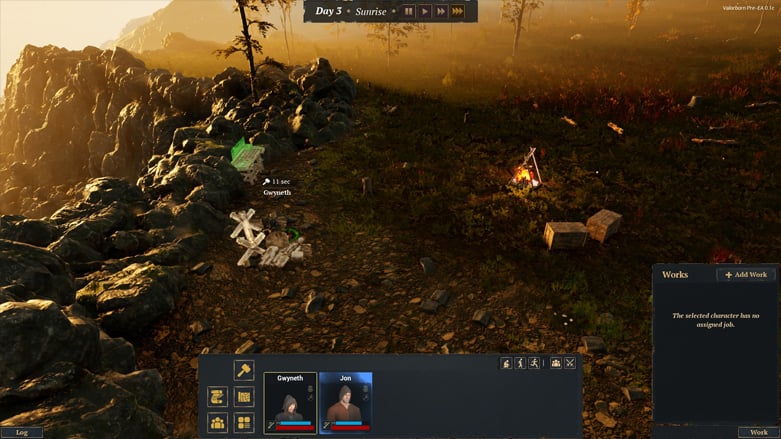The height and width of the screenshot is (439, 781).
Task: Open the signpost directions icon
Action: (217, 397)
